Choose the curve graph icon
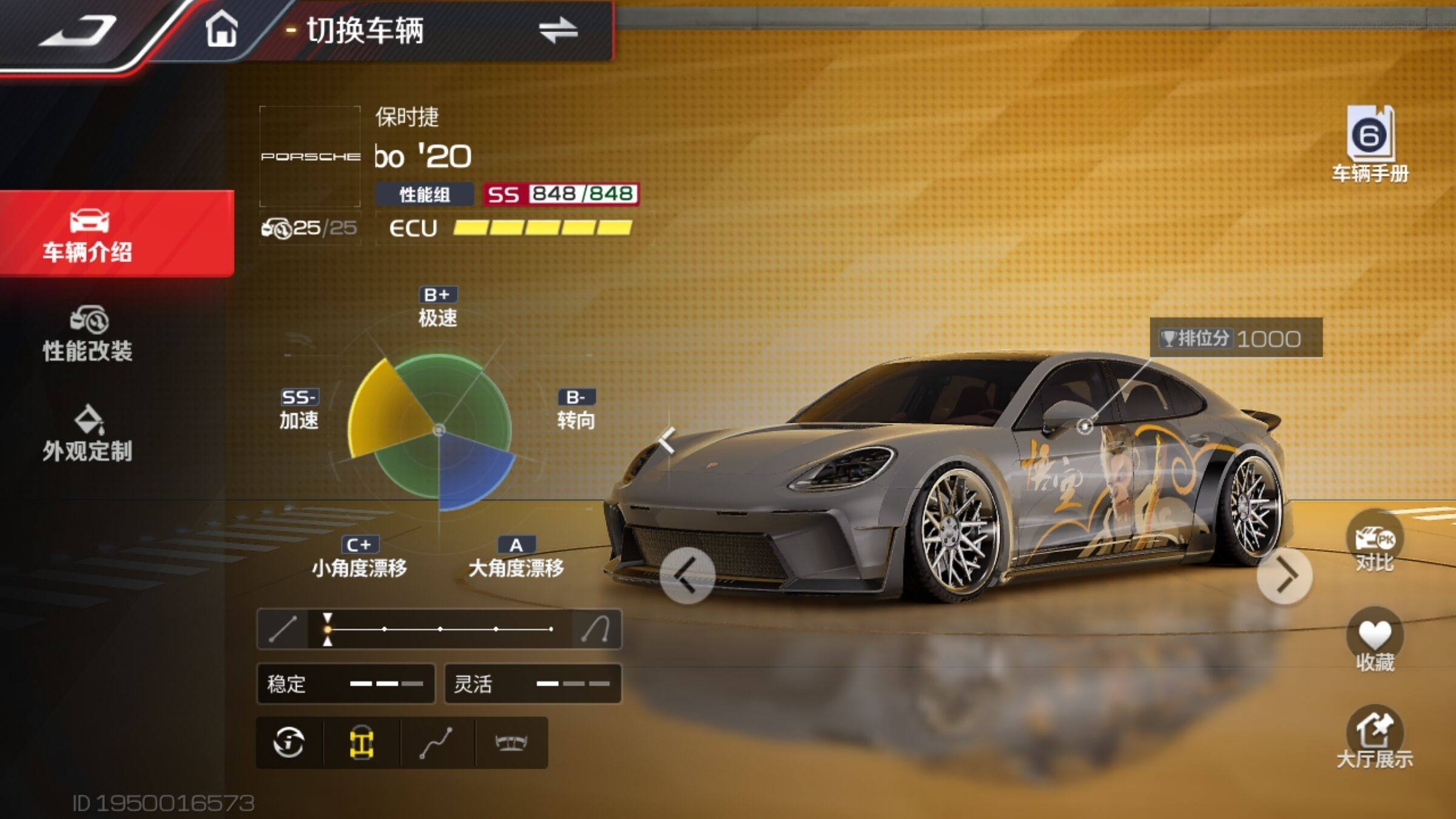This screenshot has height=819, width=1456. tap(437, 743)
